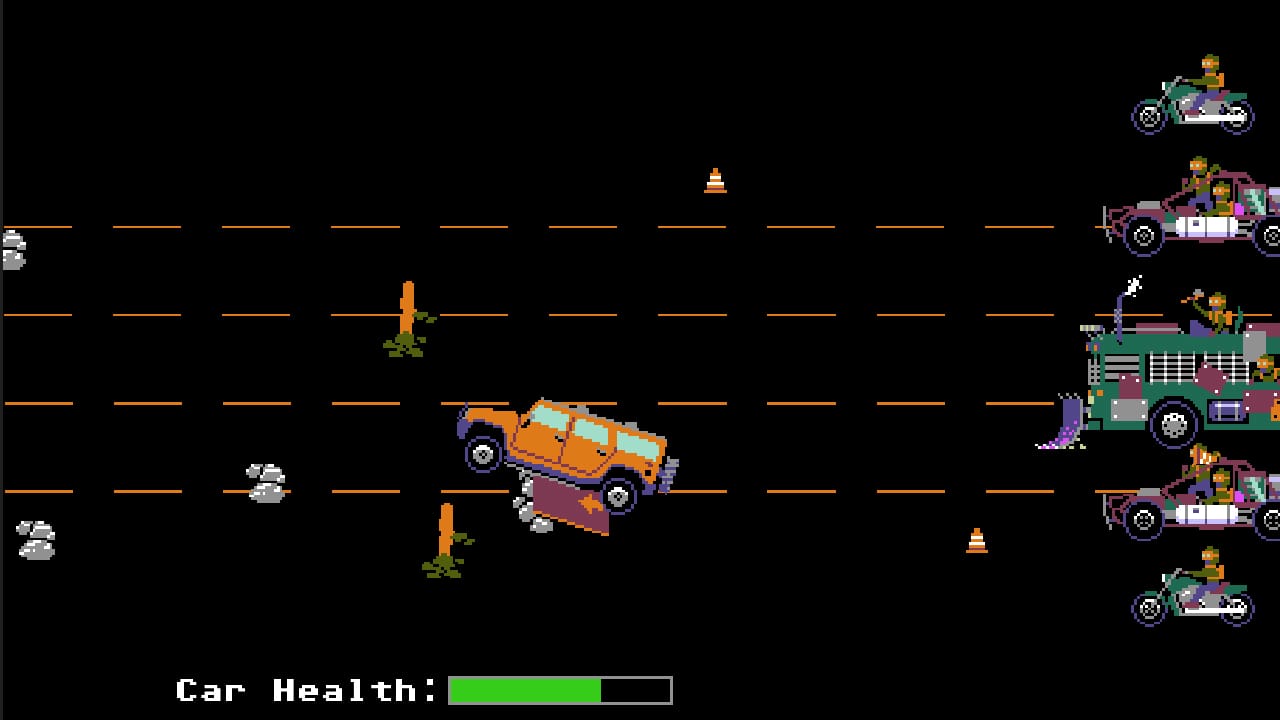
Task: Click the traffic cone near the bottom lane
Action: 977,540
